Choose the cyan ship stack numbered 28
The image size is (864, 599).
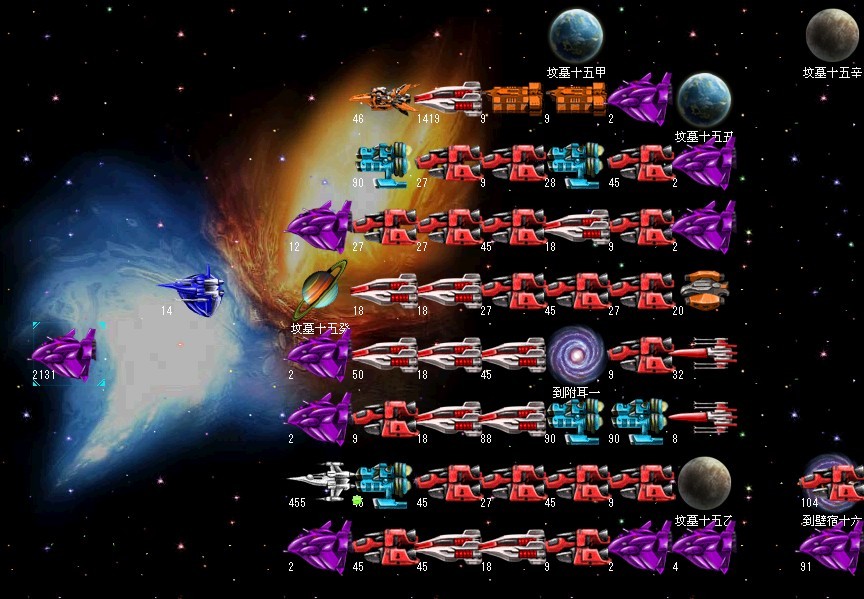[575, 162]
